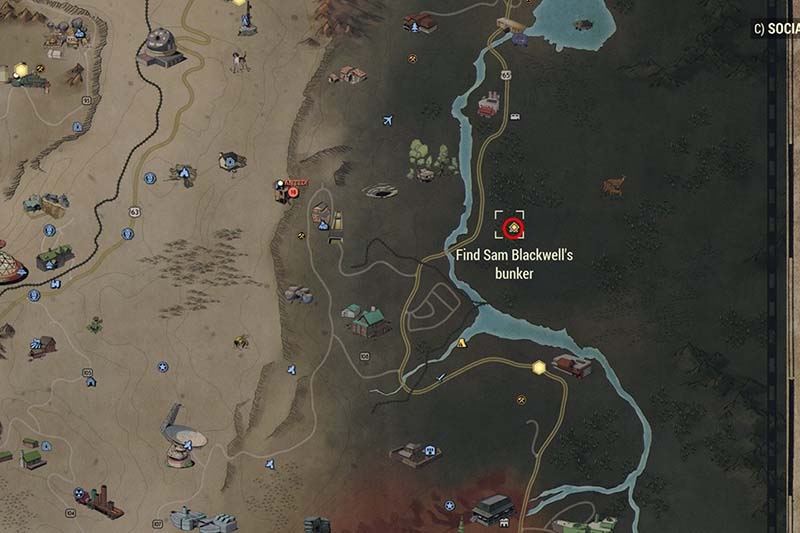Choose the deer creature marker in the forest

614,186
